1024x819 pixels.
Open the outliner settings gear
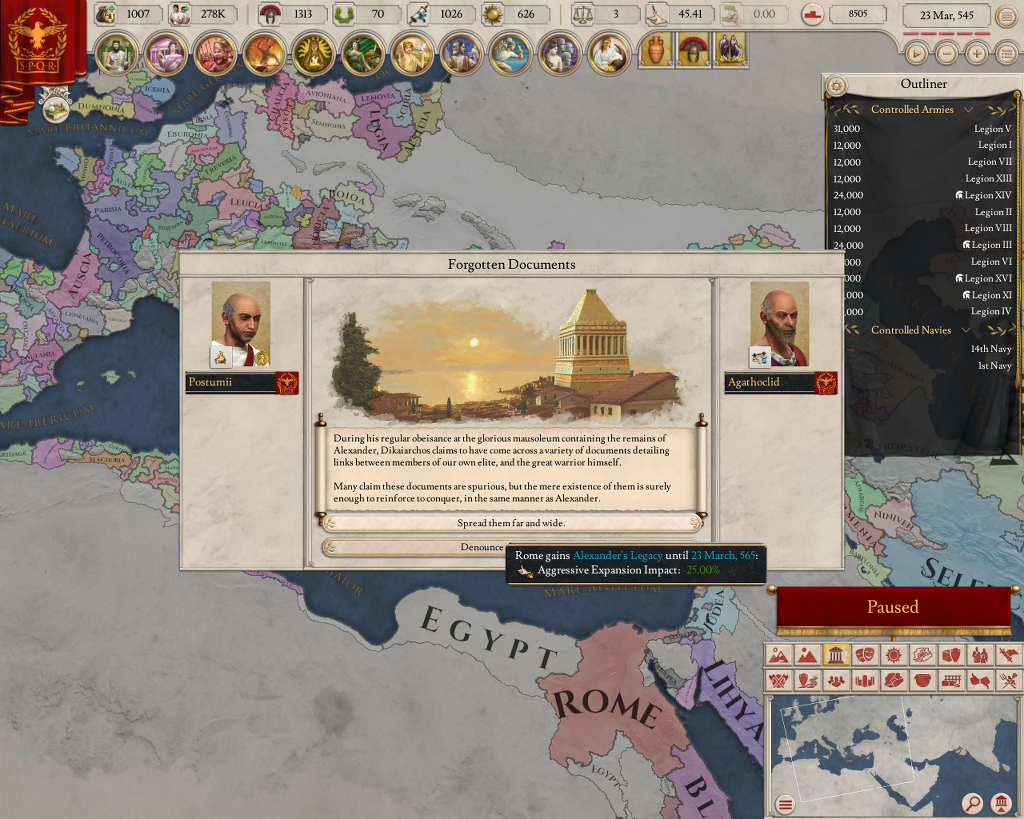pos(837,86)
